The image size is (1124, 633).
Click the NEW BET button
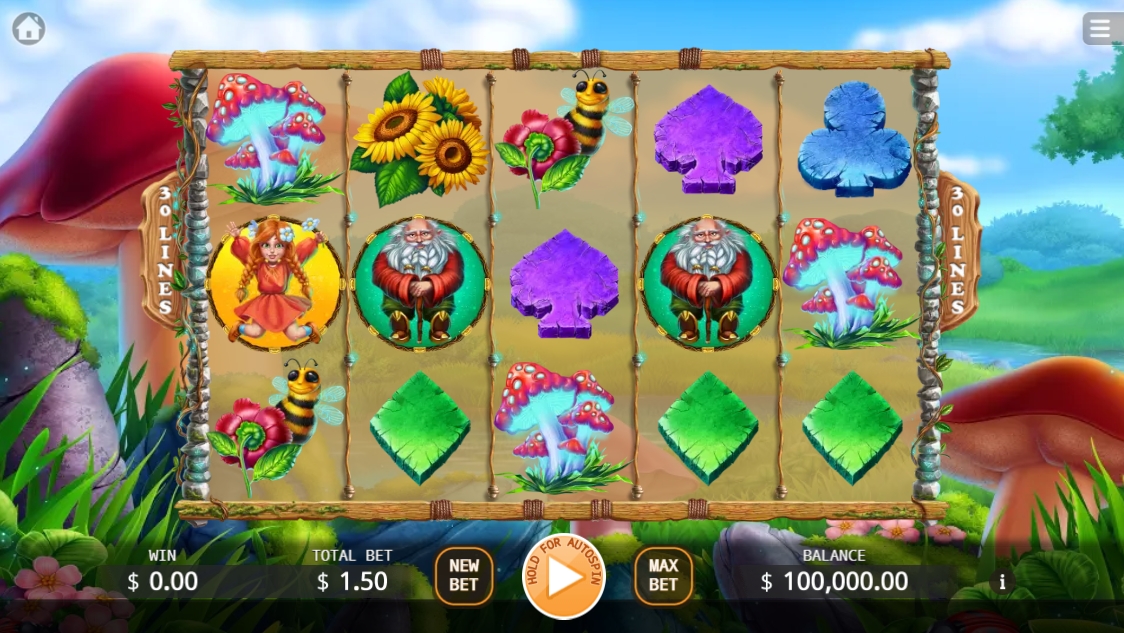point(464,576)
